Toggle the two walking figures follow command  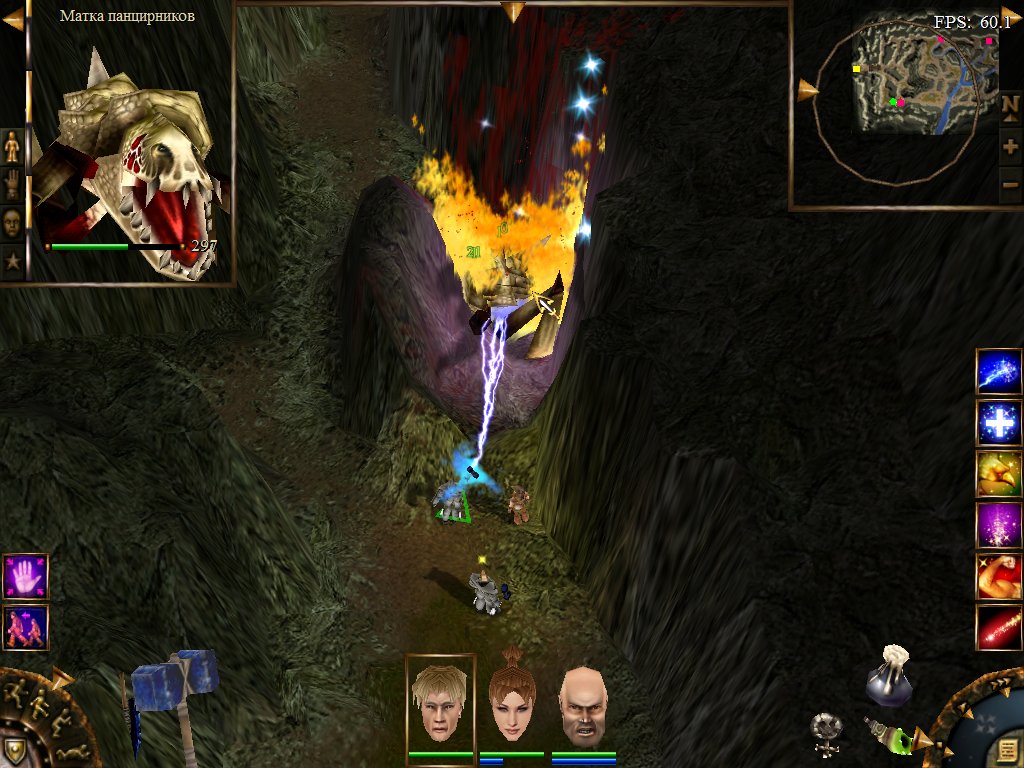point(25,627)
